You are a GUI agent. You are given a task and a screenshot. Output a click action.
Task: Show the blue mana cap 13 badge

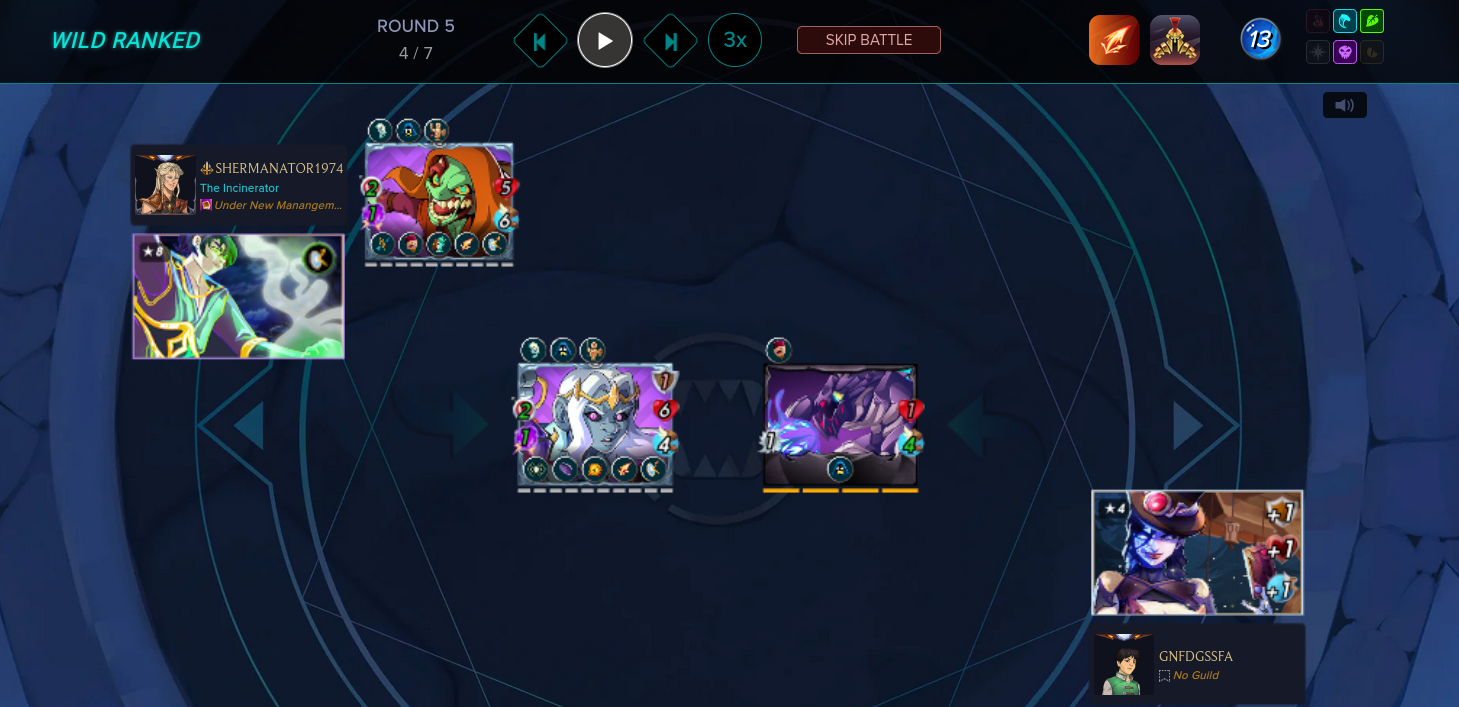[1260, 40]
